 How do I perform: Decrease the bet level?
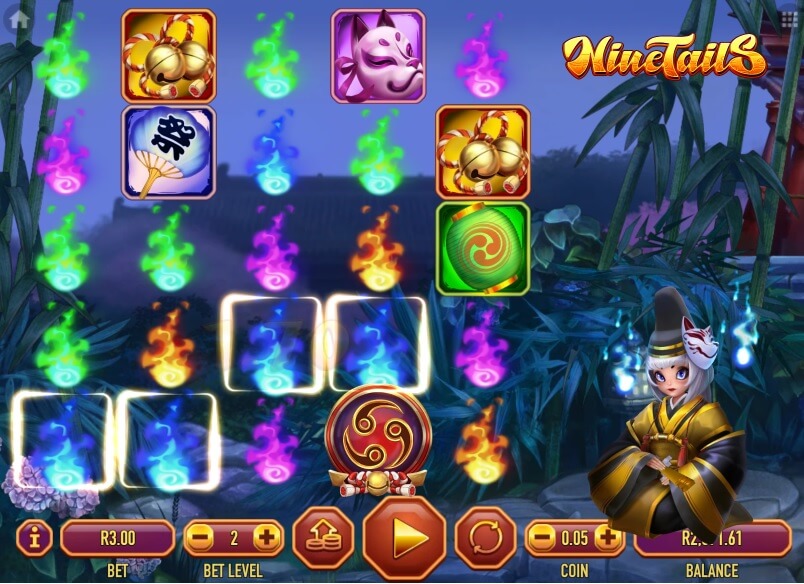point(200,538)
